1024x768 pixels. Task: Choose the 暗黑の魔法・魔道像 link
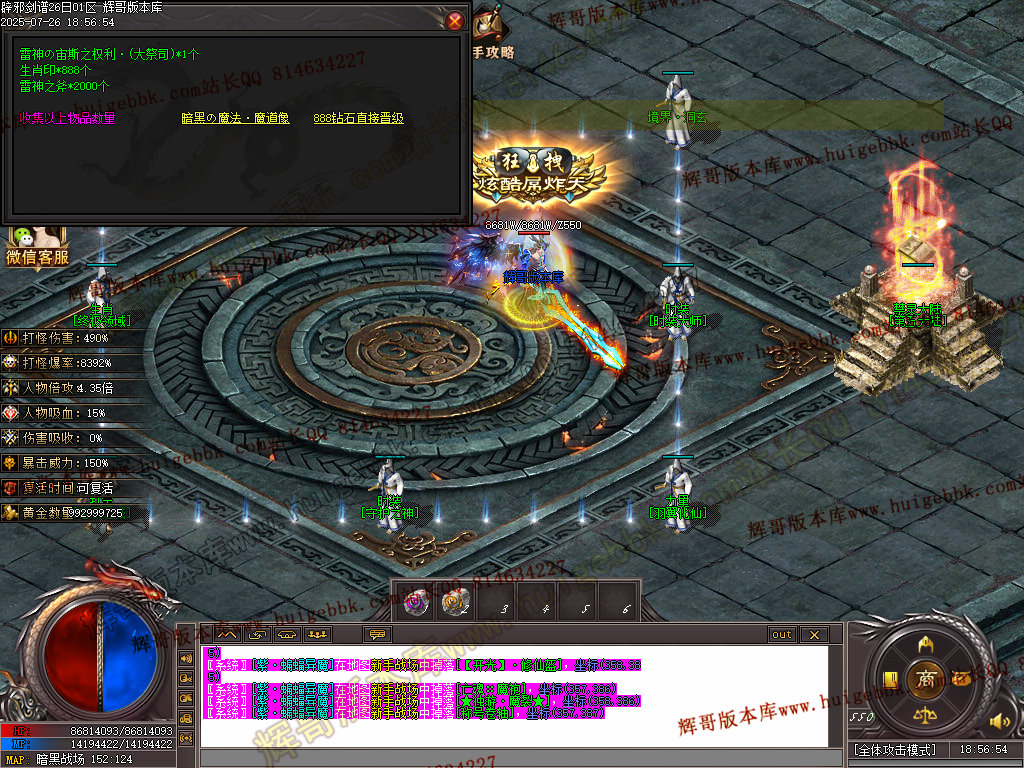(235, 118)
